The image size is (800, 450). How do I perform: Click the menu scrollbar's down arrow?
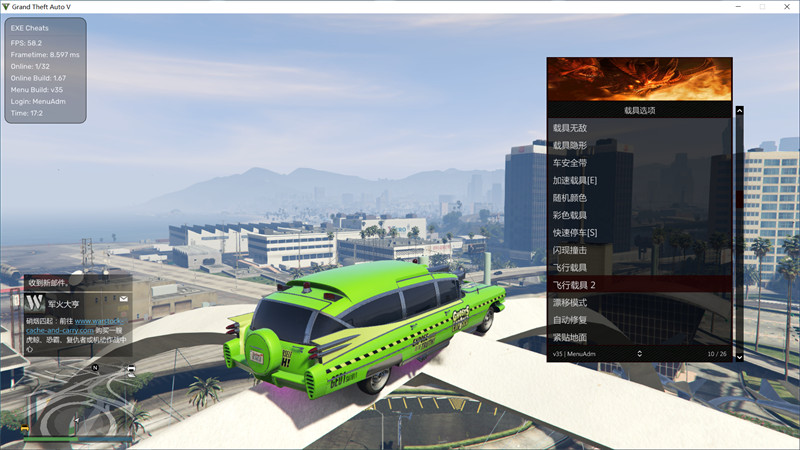tap(739, 356)
